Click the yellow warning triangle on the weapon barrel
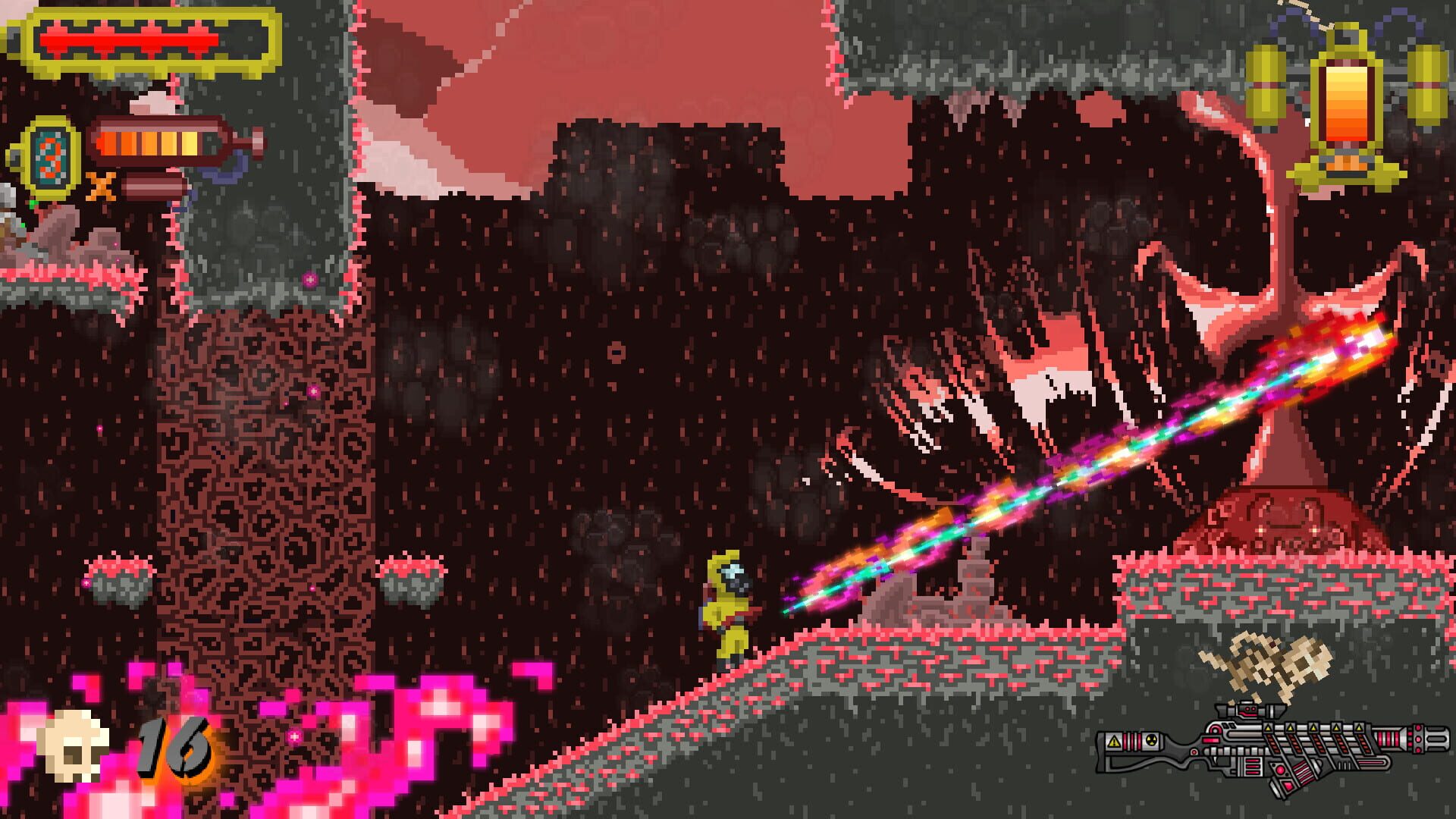 (x=1267, y=728)
